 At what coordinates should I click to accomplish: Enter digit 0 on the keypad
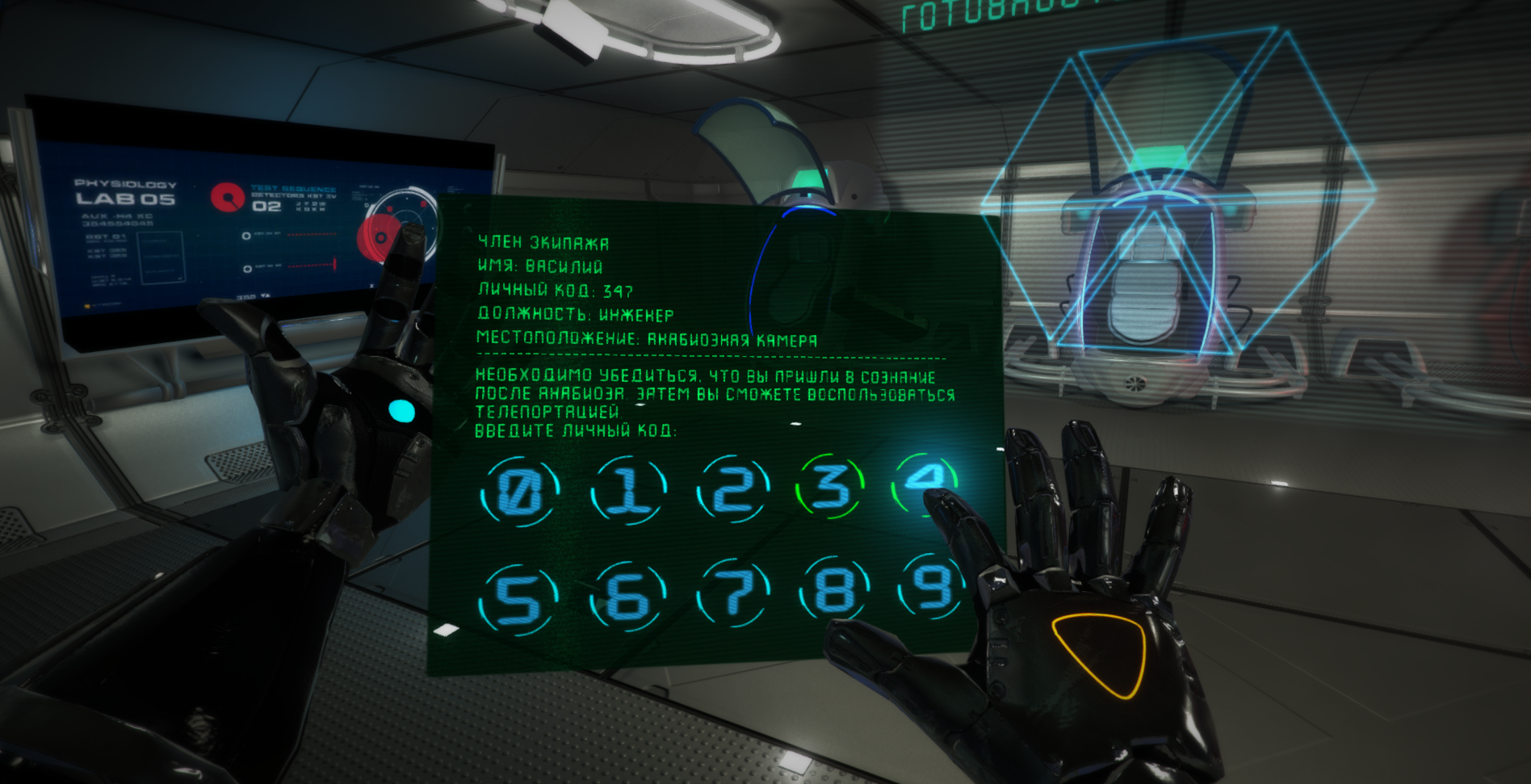tap(518, 492)
